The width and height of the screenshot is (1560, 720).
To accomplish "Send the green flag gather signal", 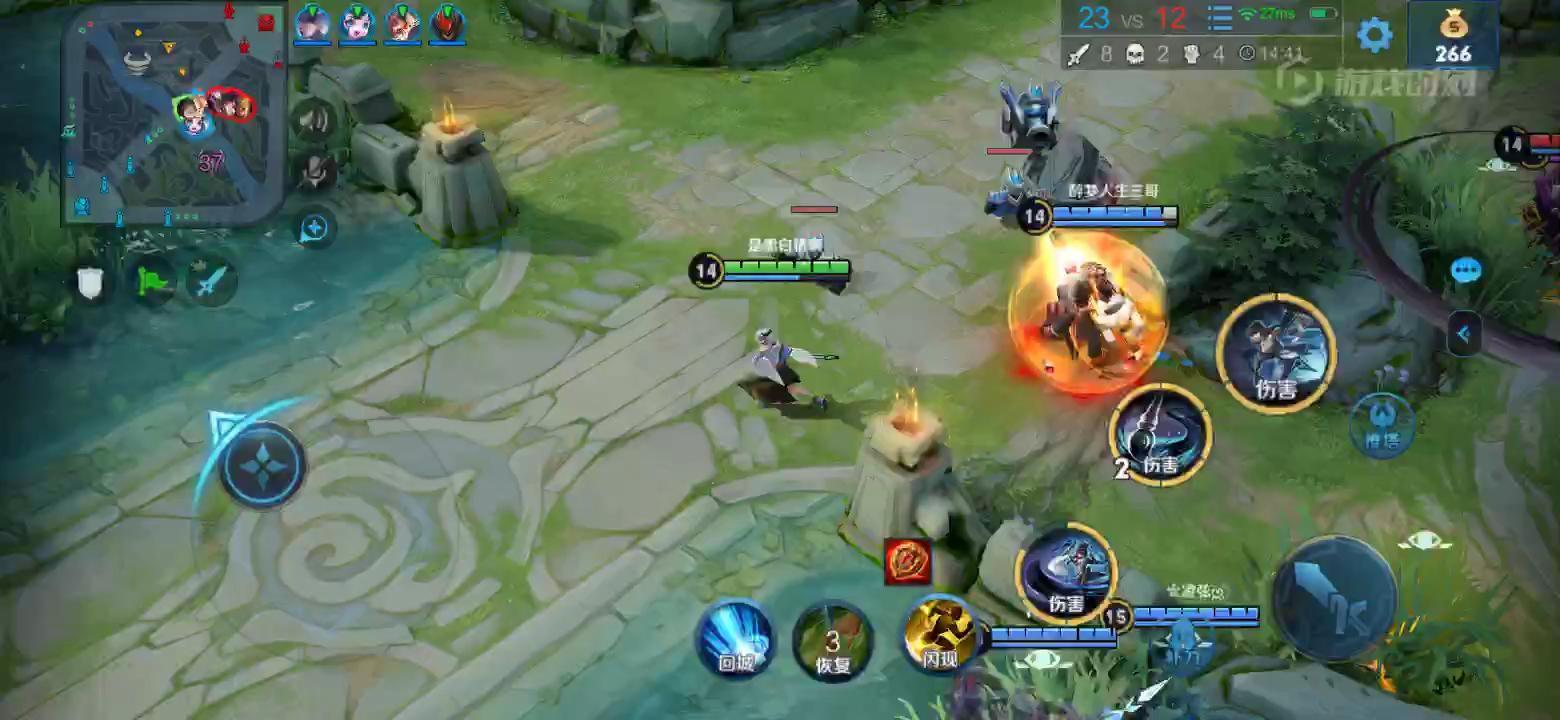I will click(x=151, y=283).
